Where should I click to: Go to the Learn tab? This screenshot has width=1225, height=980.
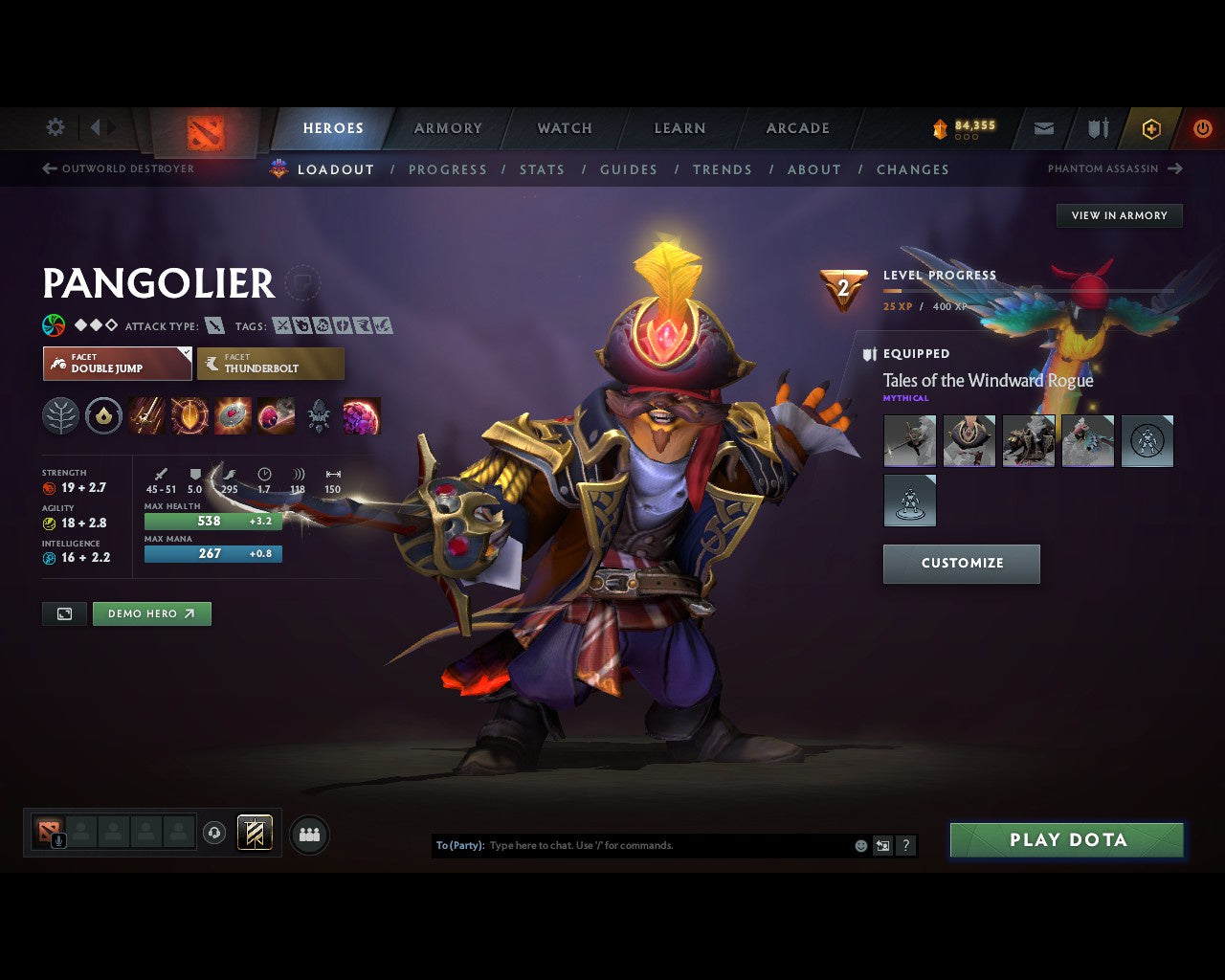679,128
